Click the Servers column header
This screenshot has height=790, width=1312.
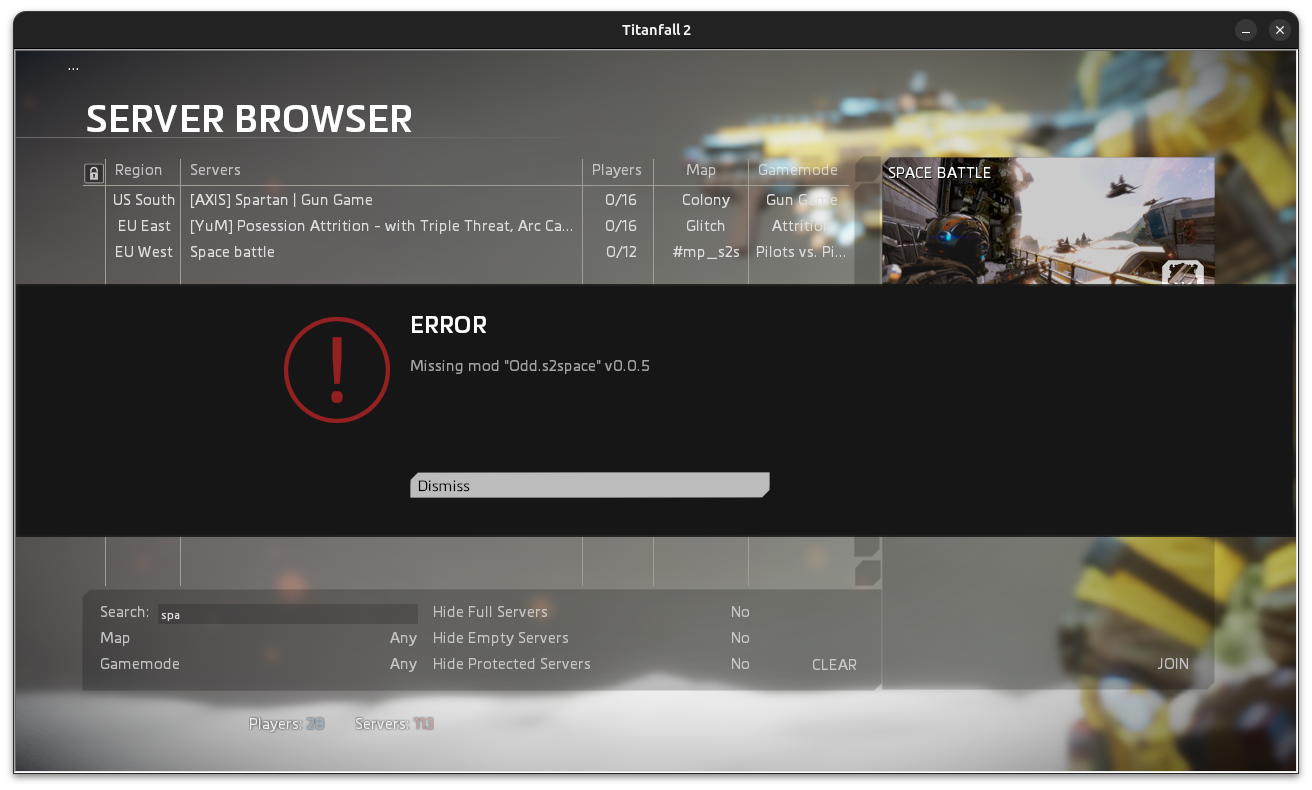(x=215, y=170)
